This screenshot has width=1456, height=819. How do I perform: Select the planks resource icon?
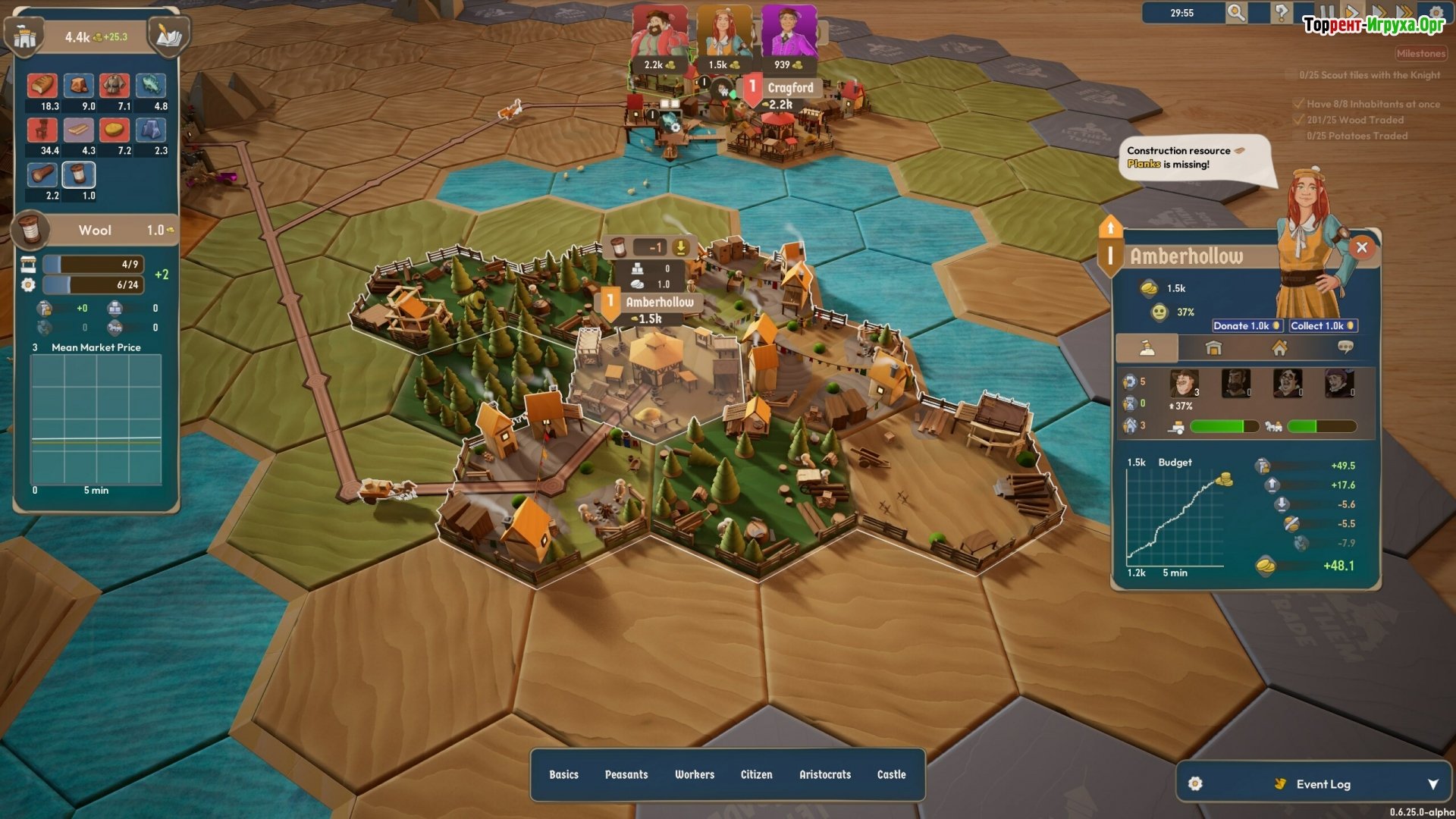click(79, 130)
